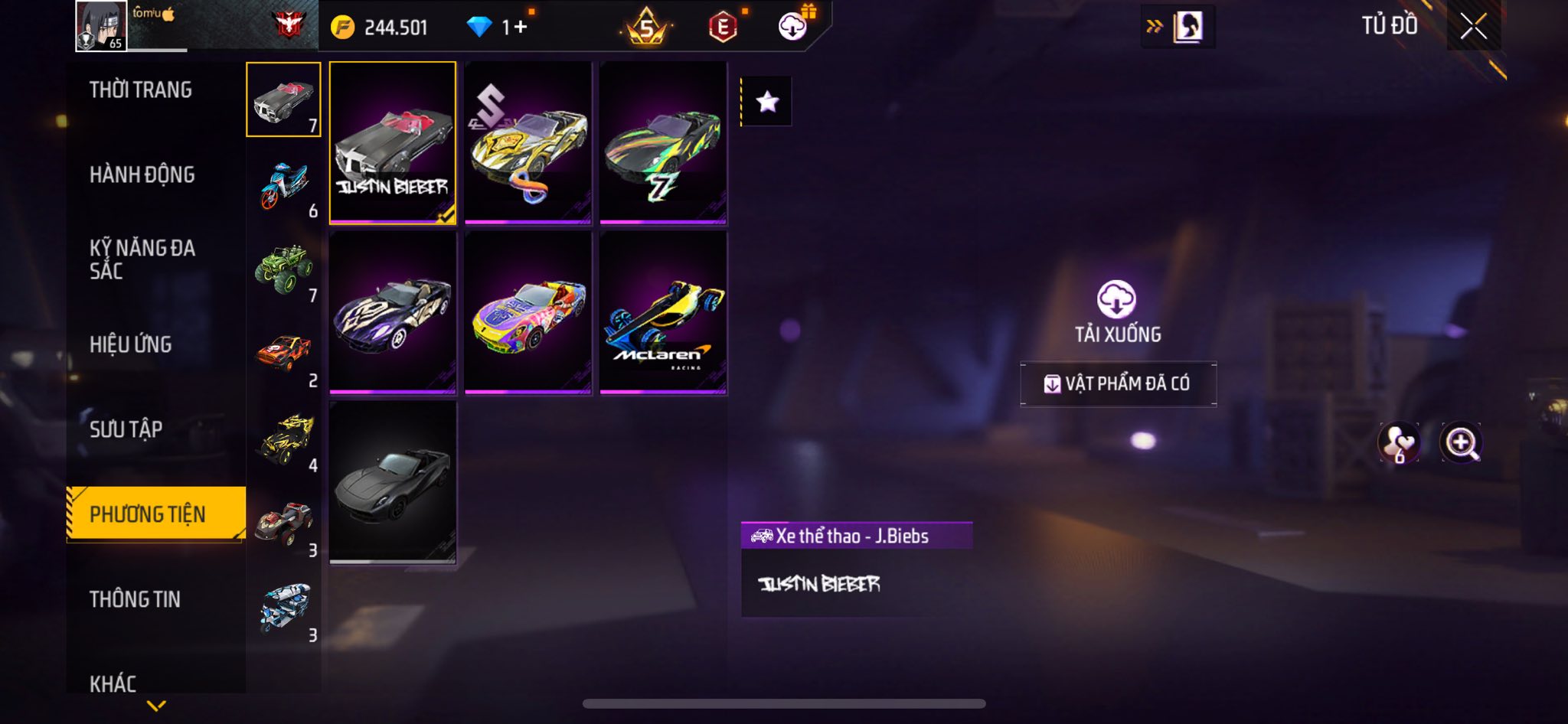Choose the motorbike vehicle type
The image size is (1568, 724).
284,186
